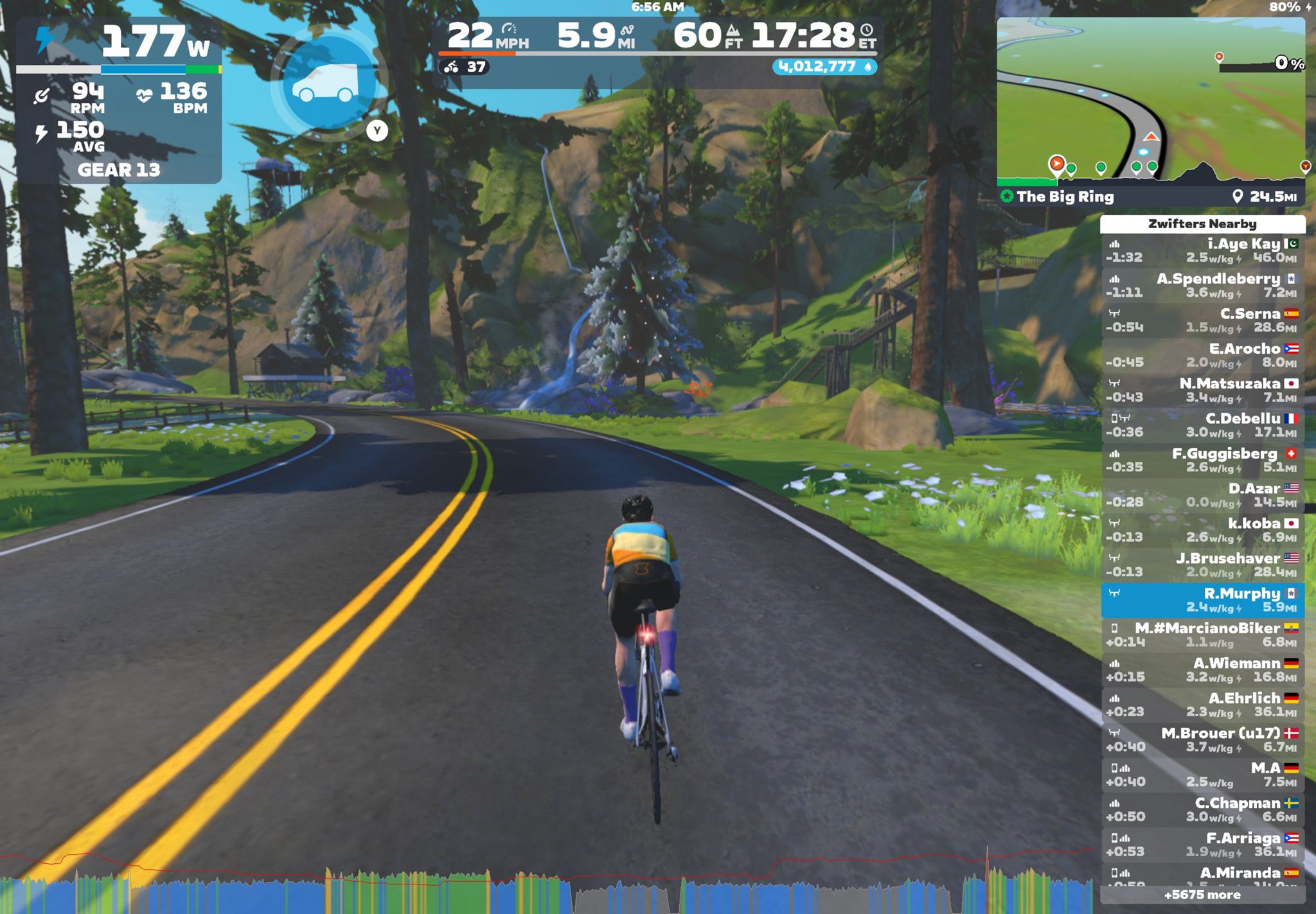Select i.Aye Kay in Zwifters Nearby
The height and width of the screenshot is (914, 1316).
click(1202, 250)
